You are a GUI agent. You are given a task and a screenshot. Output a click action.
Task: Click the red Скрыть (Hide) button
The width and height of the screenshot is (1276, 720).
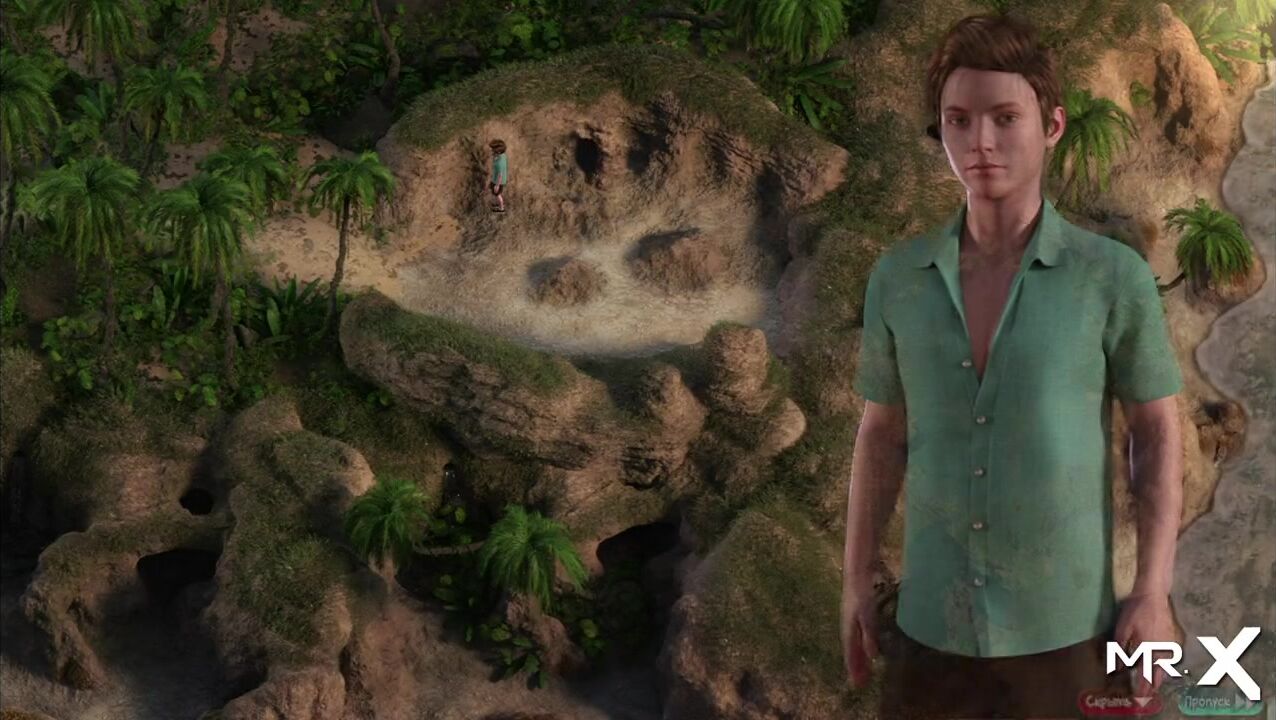click(1119, 702)
